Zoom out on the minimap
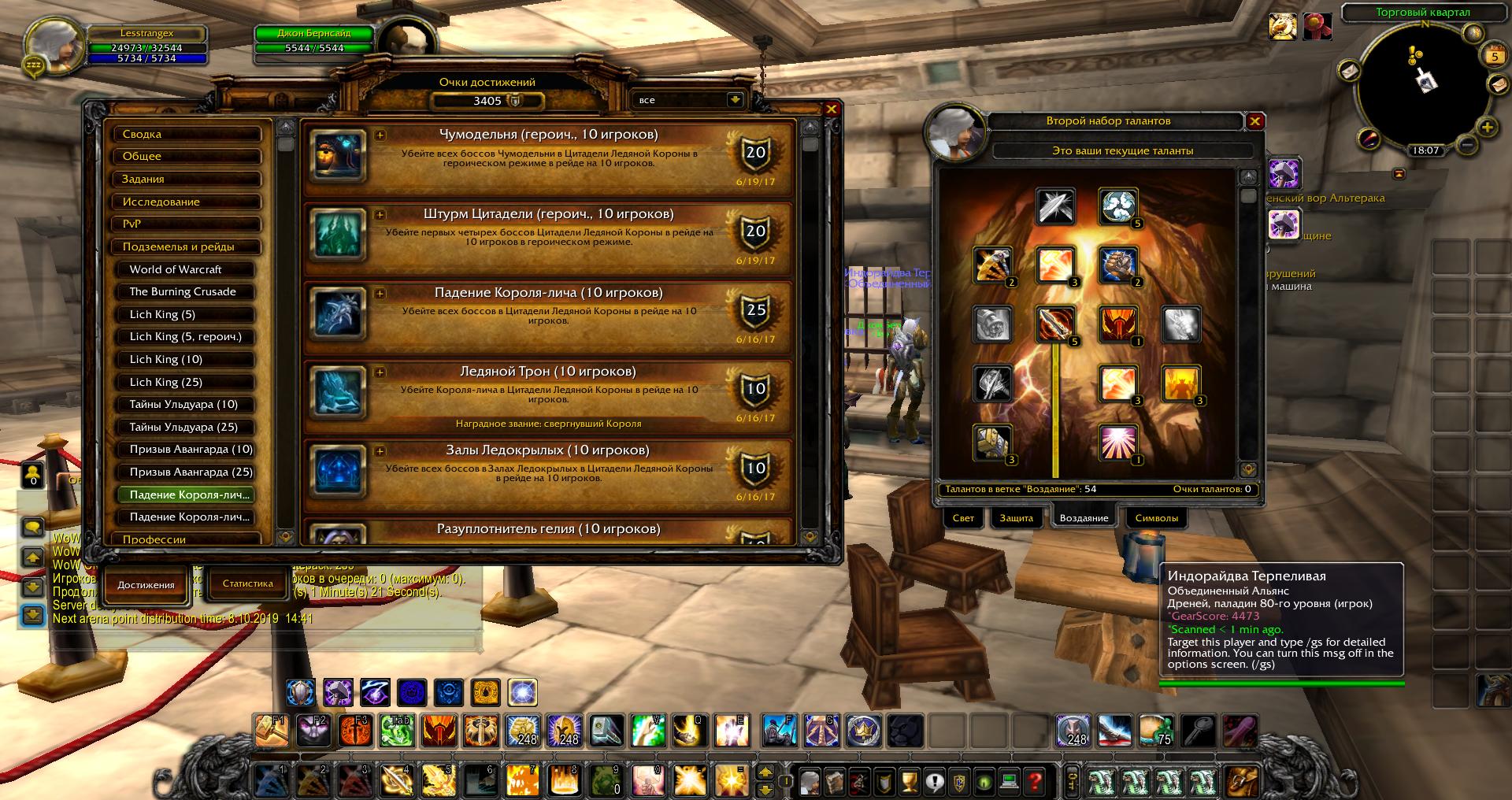 (x=1466, y=145)
